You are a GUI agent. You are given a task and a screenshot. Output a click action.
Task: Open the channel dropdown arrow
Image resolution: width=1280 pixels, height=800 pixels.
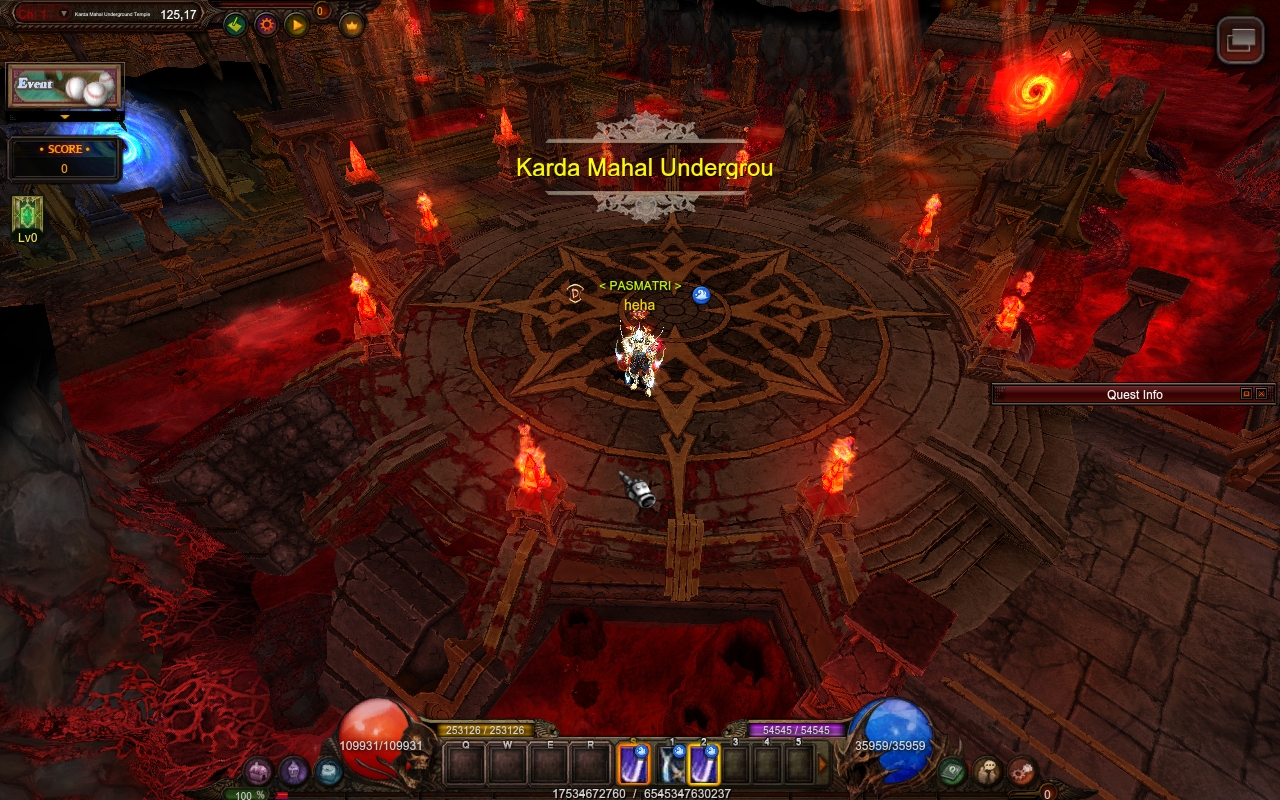tap(64, 14)
